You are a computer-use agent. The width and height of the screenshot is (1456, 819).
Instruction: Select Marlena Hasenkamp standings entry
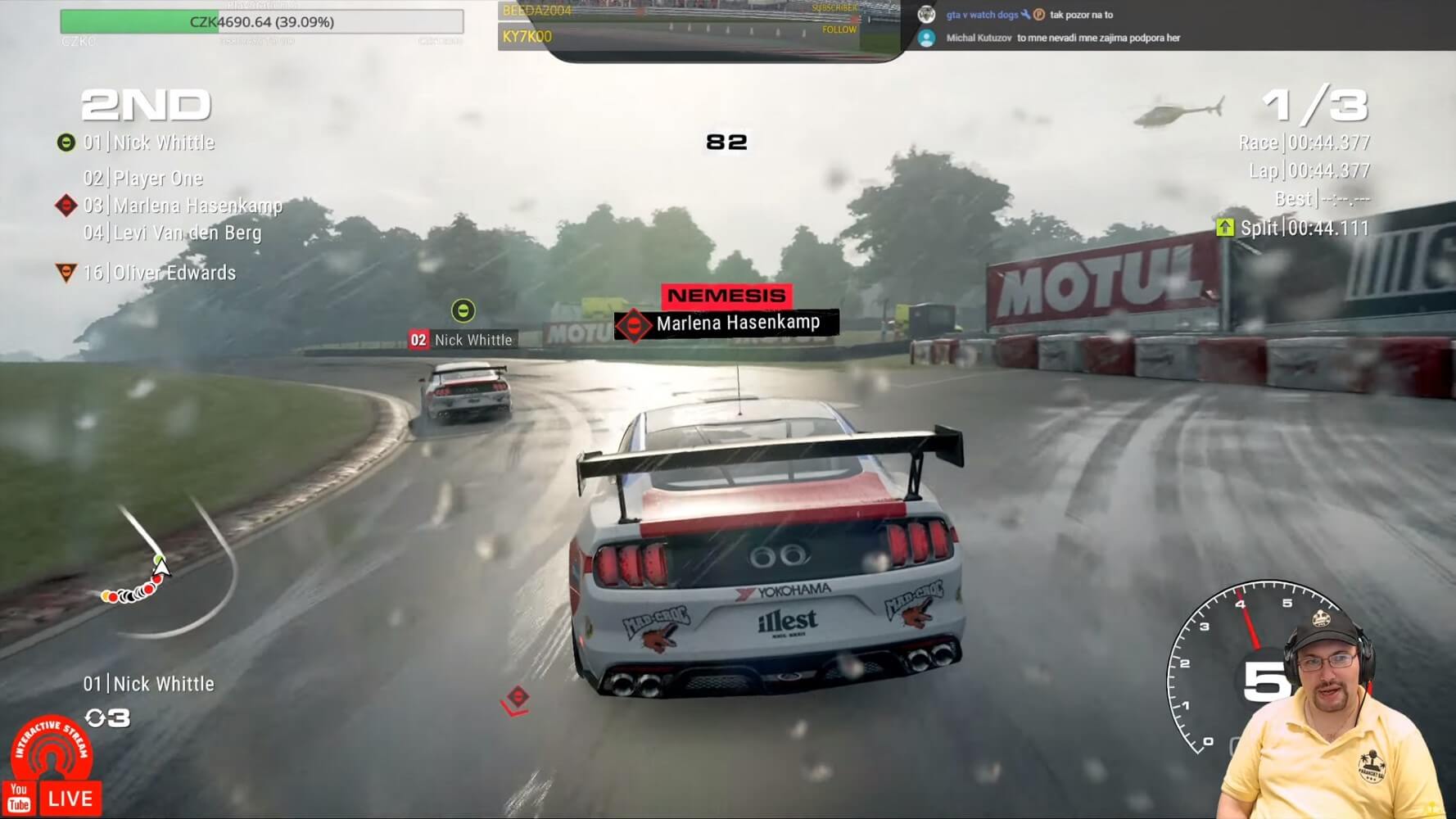point(182,206)
